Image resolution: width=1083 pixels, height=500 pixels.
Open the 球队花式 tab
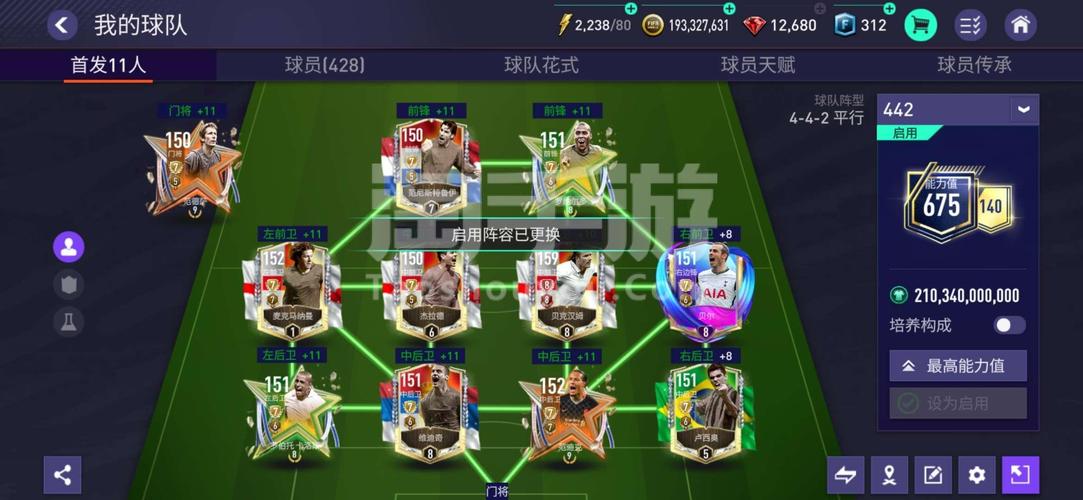click(x=541, y=65)
